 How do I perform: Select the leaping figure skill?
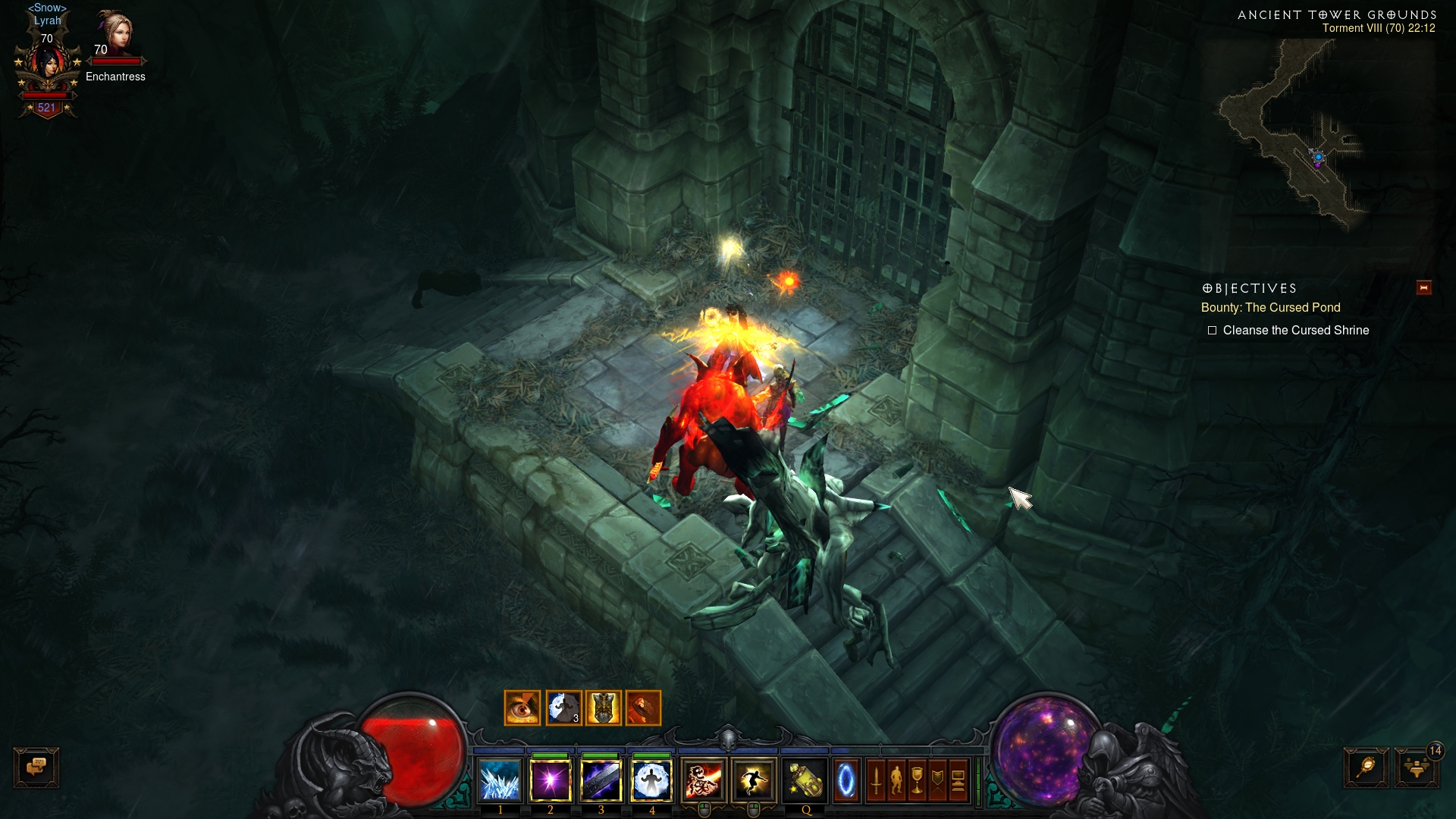[754, 780]
